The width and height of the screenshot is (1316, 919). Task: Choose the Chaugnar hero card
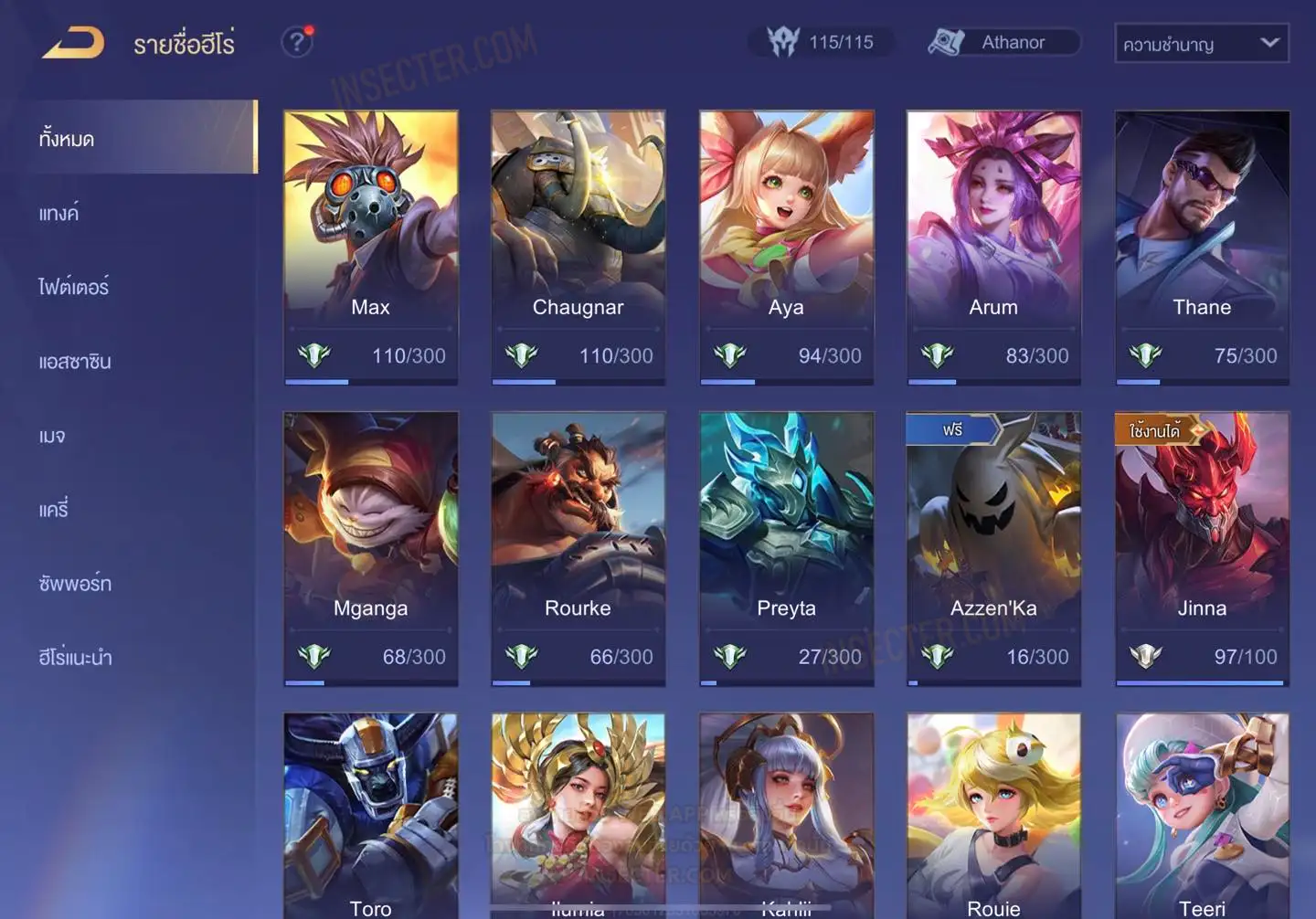click(578, 248)
